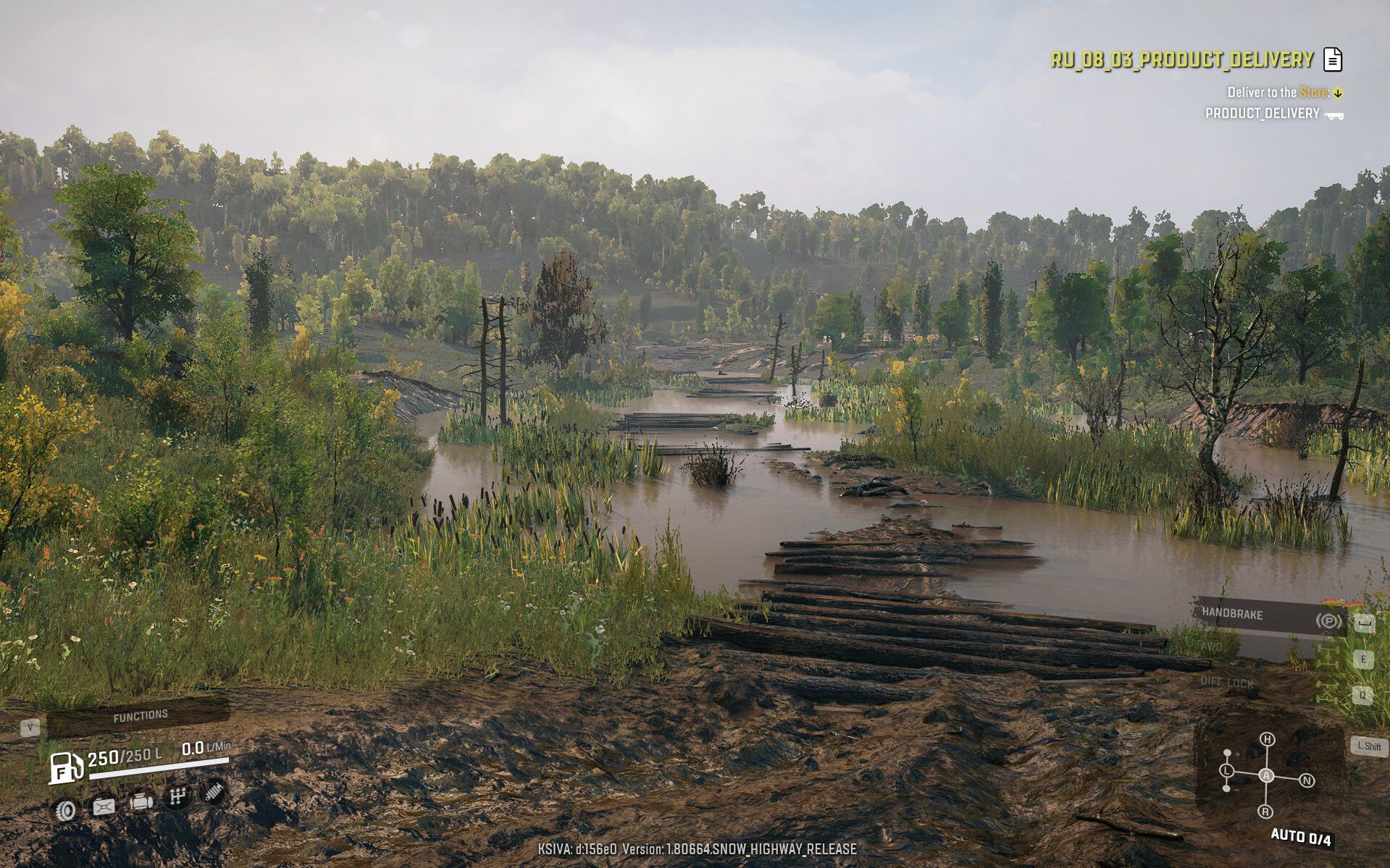Viewport: 1390px width, 868px height.
Task: Open the mission document icon
Action: [1332, 59]
